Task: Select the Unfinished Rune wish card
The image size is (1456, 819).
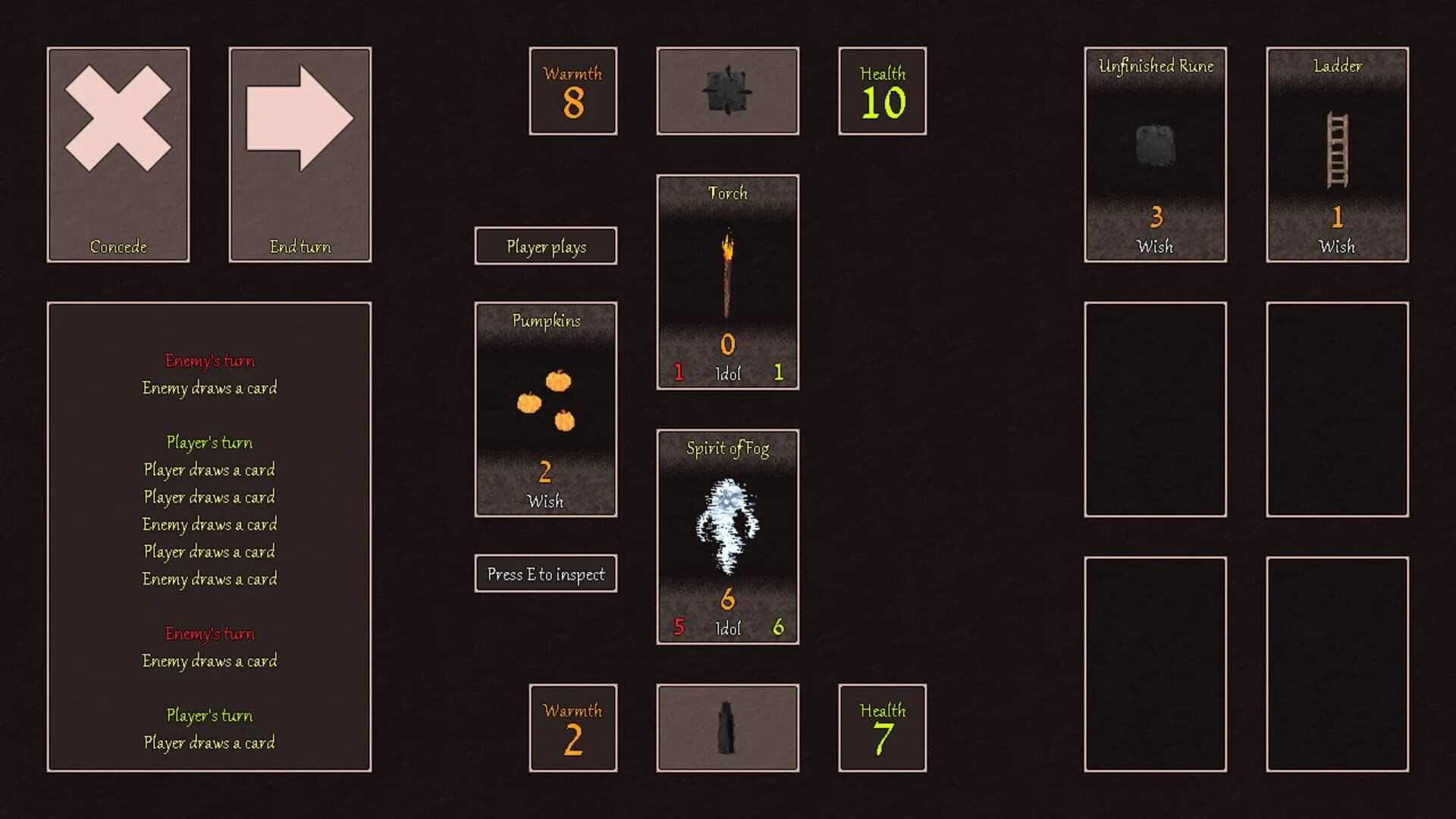Action: point(1155,155)
